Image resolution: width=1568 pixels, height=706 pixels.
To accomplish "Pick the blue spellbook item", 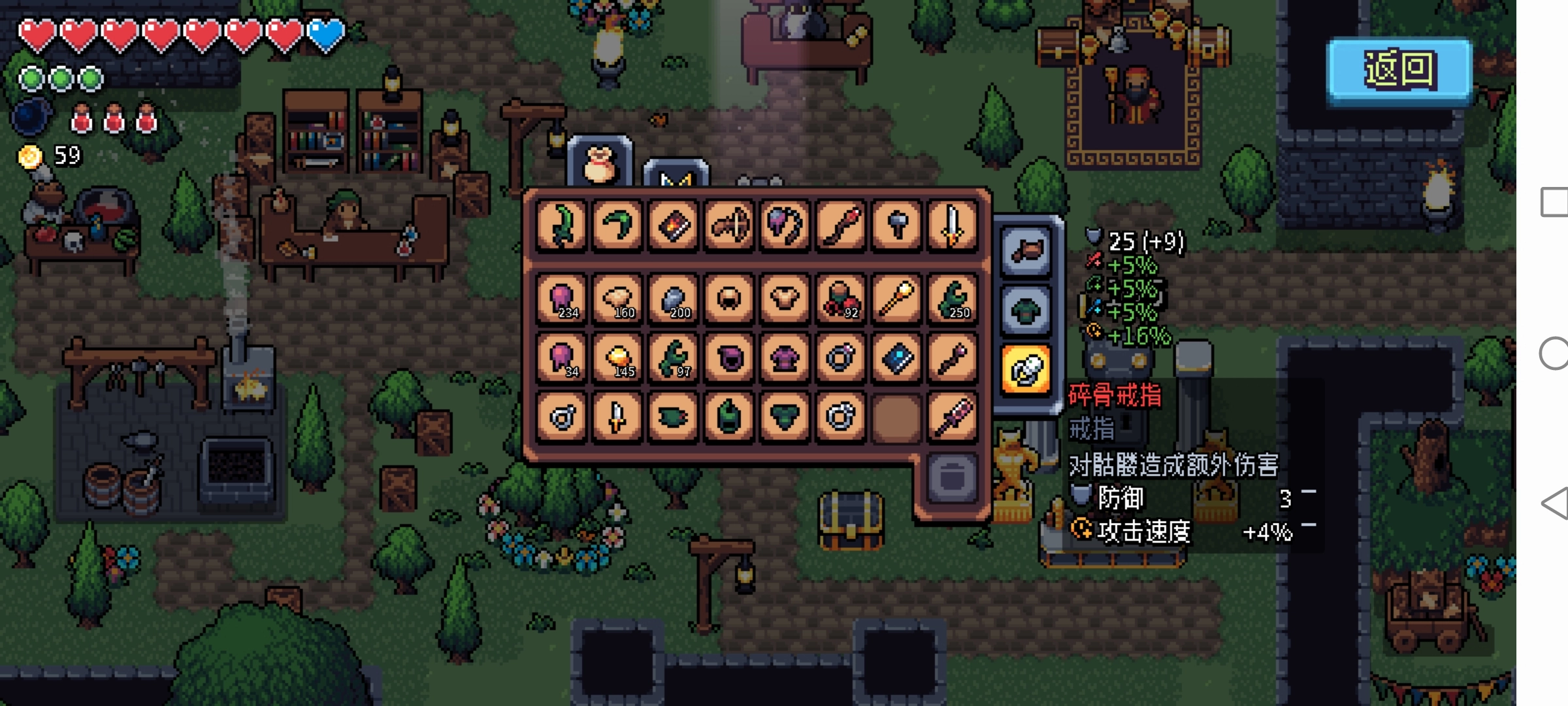I will click(896, 359).
